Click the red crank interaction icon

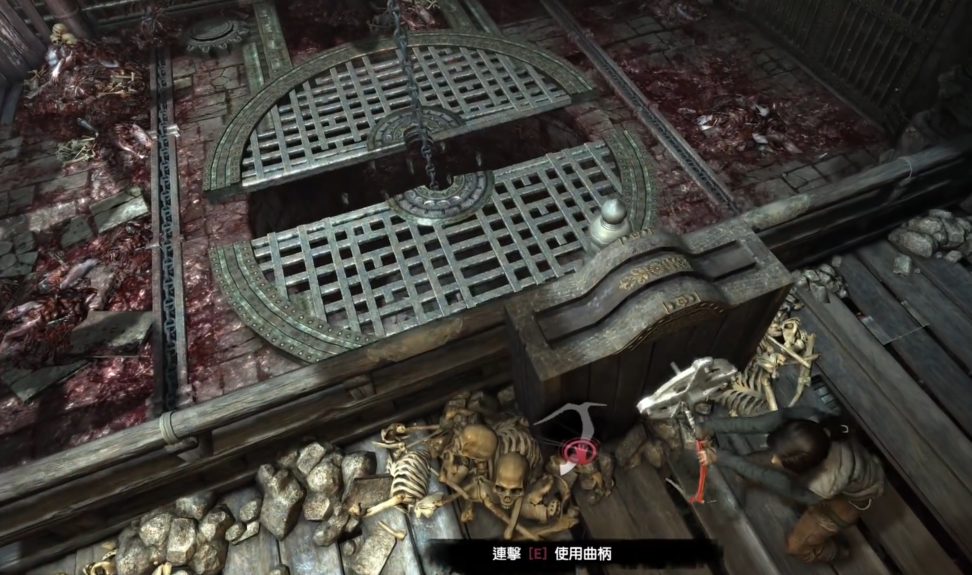click(574, 455)
